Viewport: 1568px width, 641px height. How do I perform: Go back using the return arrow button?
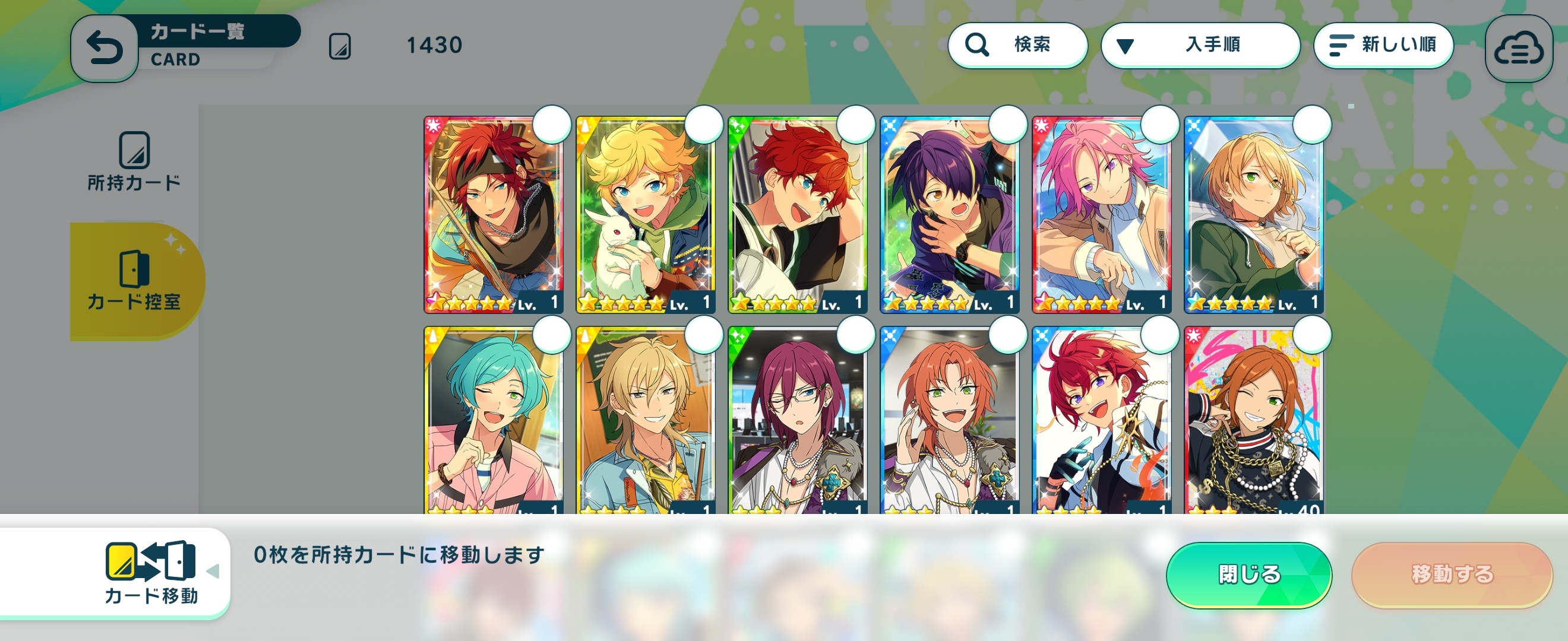[105, 49]
